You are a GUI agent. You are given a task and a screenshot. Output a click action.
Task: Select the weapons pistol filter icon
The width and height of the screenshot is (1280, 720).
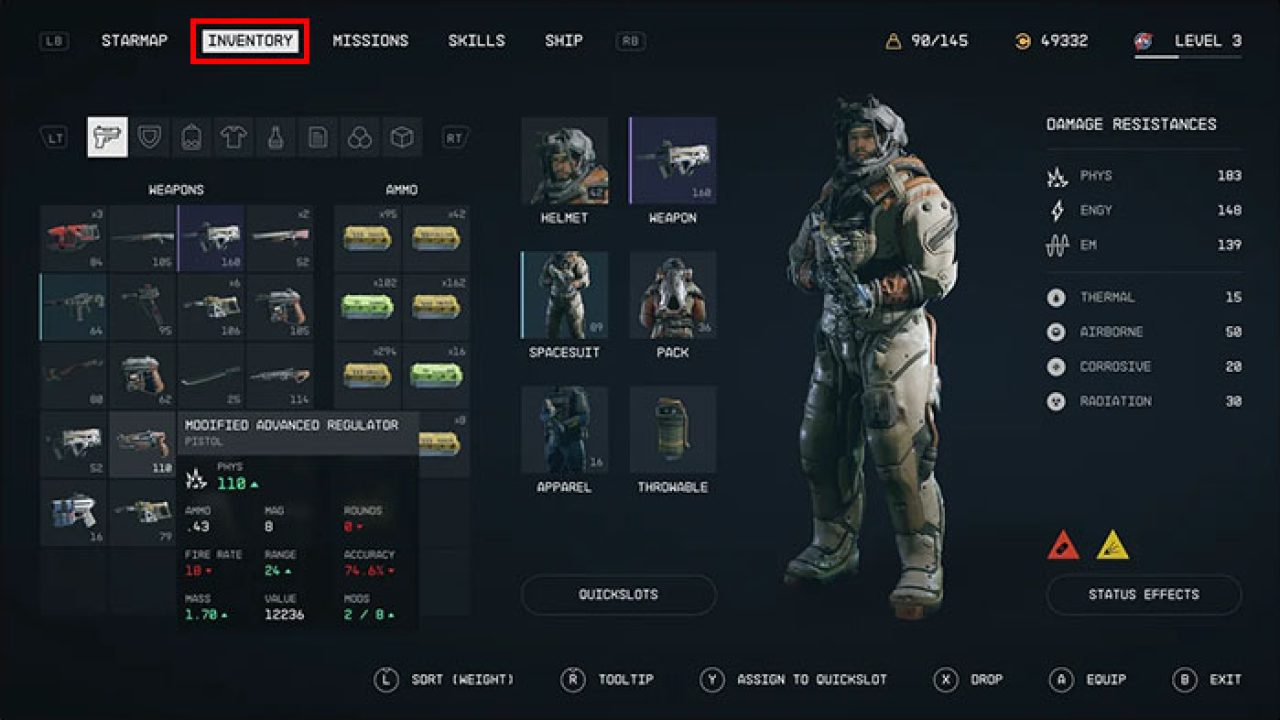[107, 137]
